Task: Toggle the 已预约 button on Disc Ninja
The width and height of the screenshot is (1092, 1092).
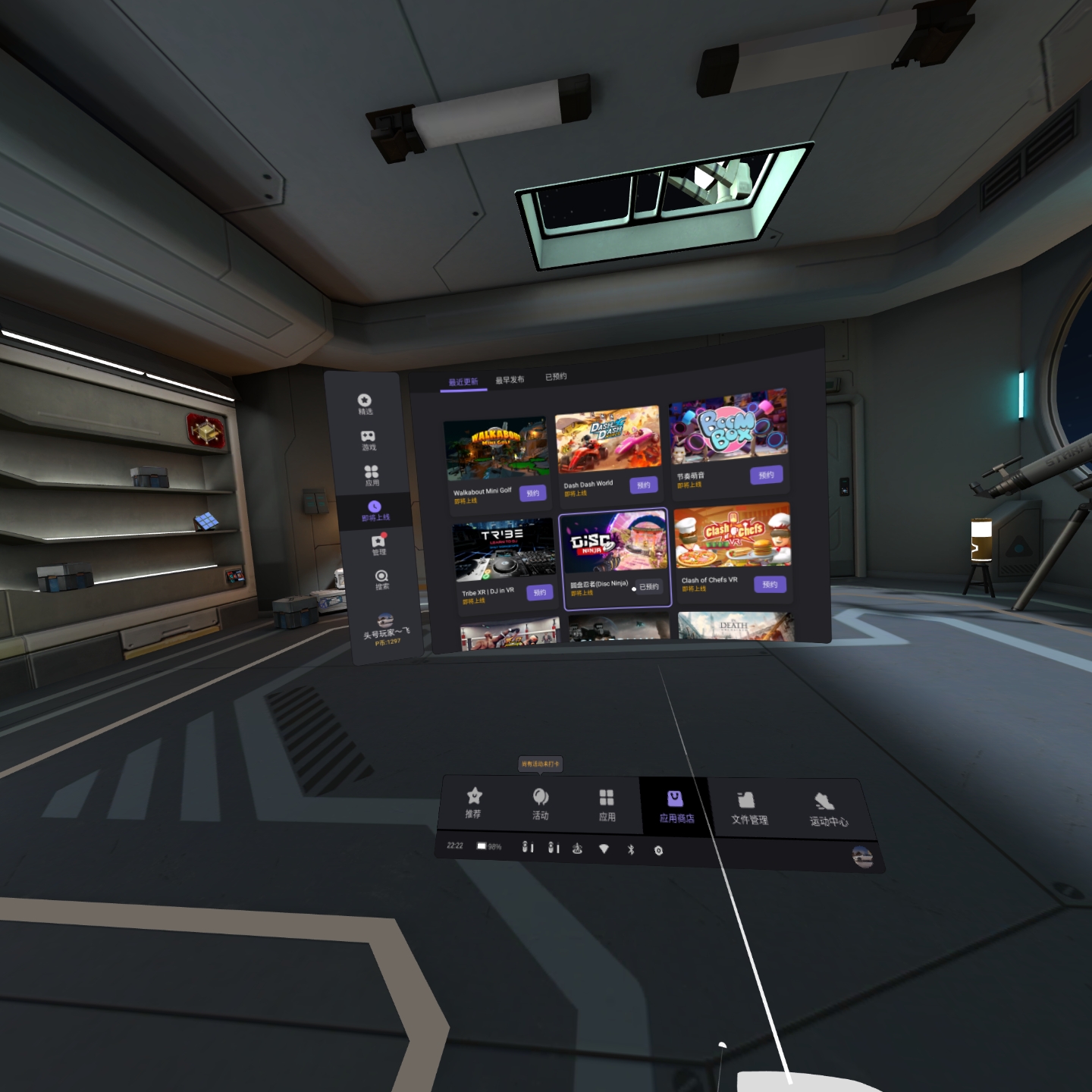Action: 648,587
